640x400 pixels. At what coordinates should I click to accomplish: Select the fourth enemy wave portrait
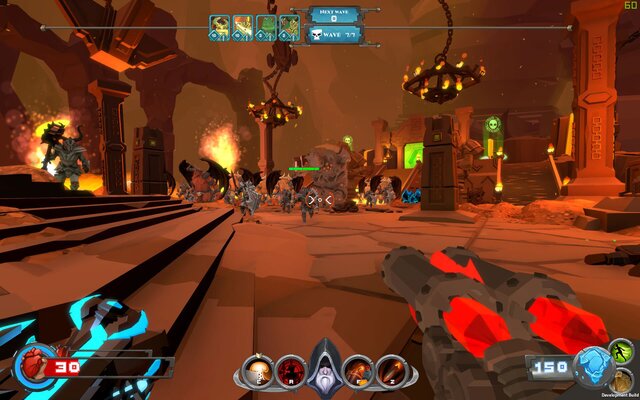[x=288, y=26]
